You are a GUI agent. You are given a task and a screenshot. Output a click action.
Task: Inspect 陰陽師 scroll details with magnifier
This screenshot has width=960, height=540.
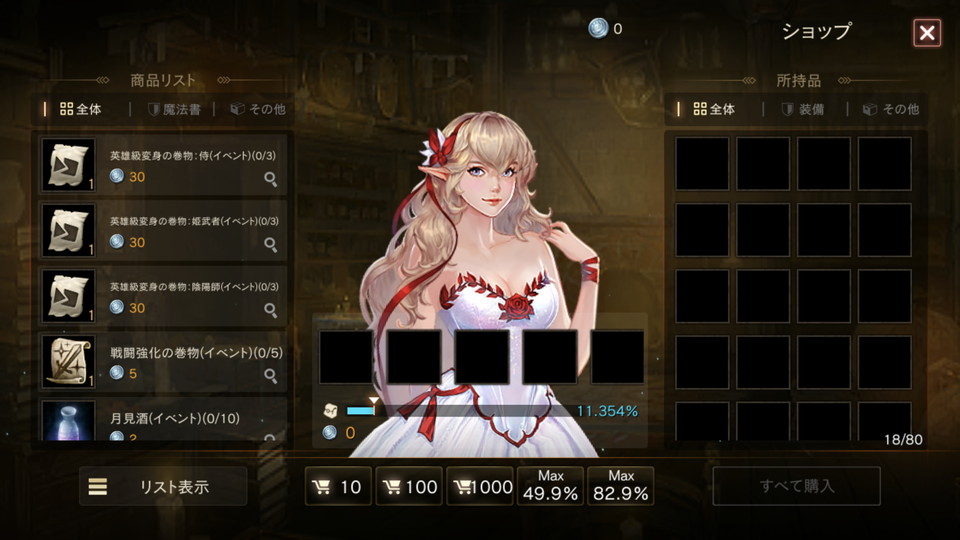point(270,310)
